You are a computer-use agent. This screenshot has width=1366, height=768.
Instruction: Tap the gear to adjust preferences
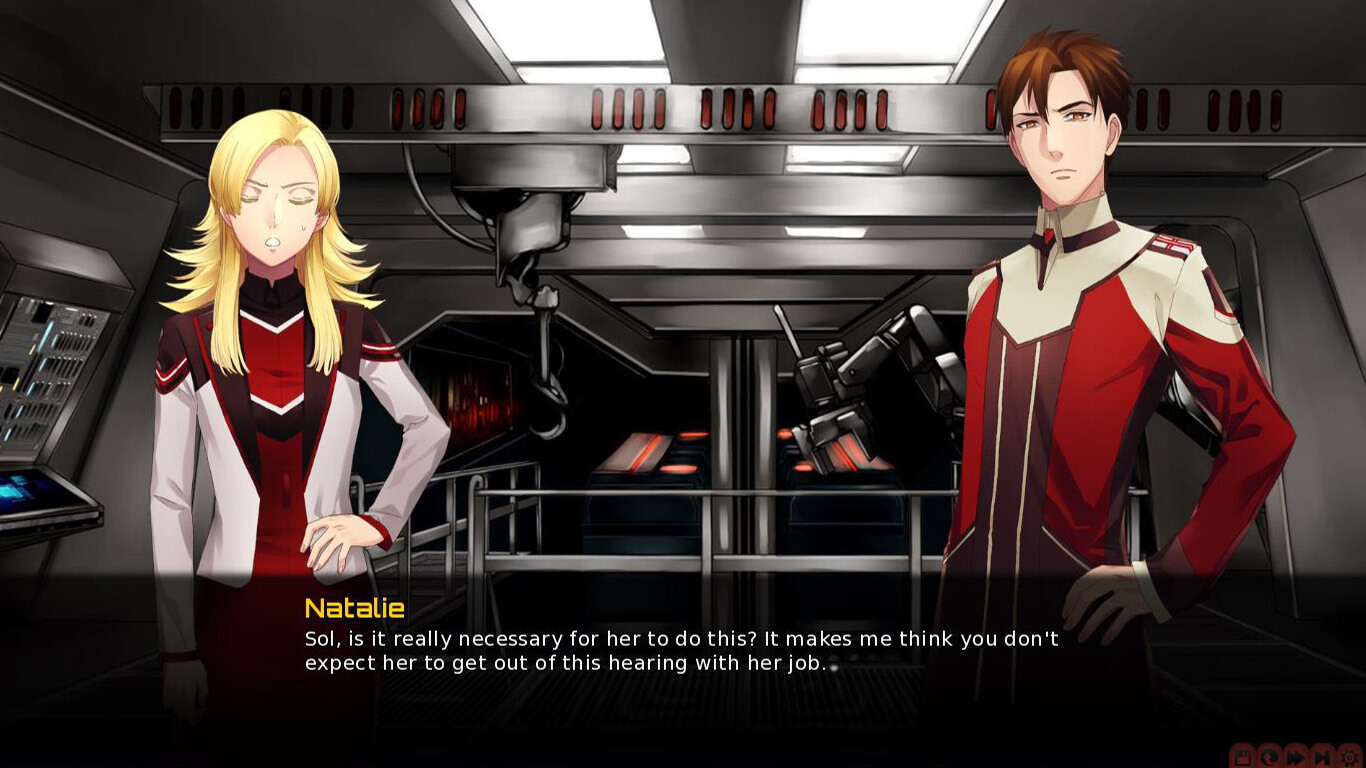(x=1348, y=757)
